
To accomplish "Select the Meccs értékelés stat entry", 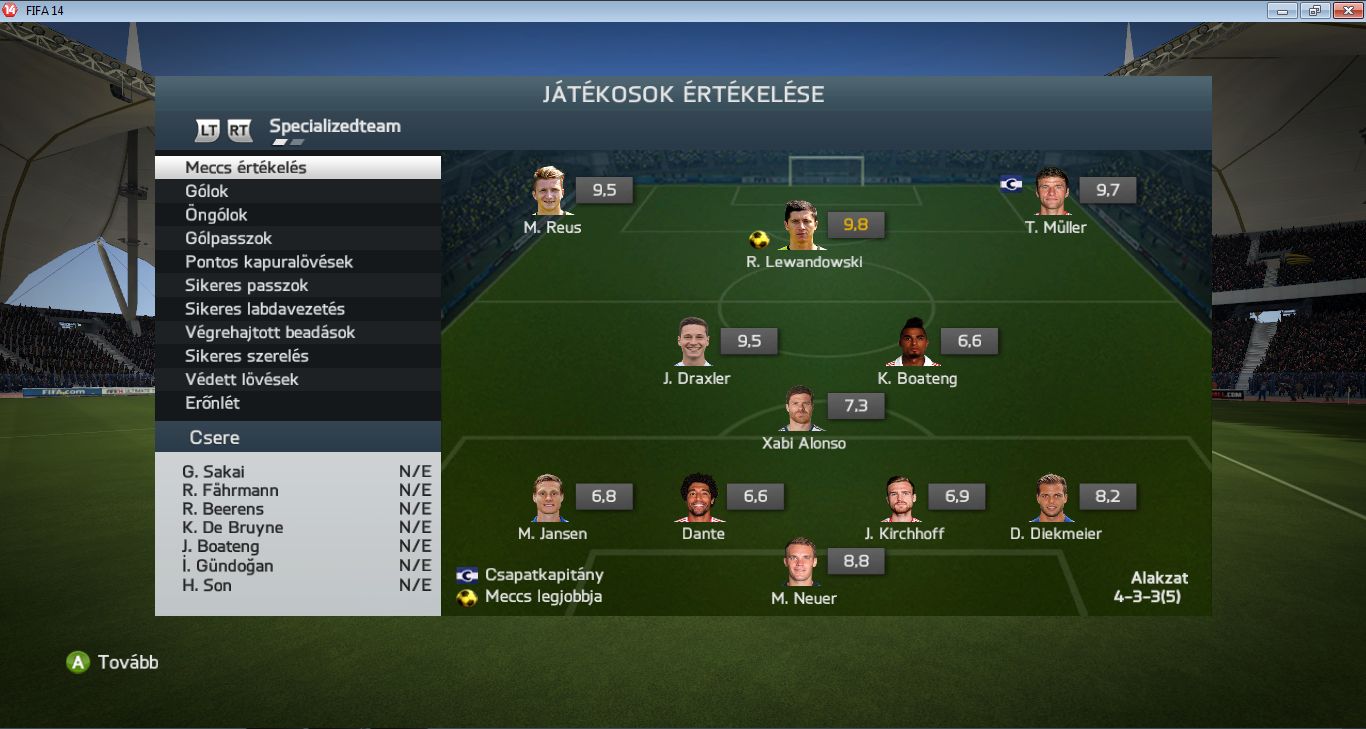I will pos(297,167).
